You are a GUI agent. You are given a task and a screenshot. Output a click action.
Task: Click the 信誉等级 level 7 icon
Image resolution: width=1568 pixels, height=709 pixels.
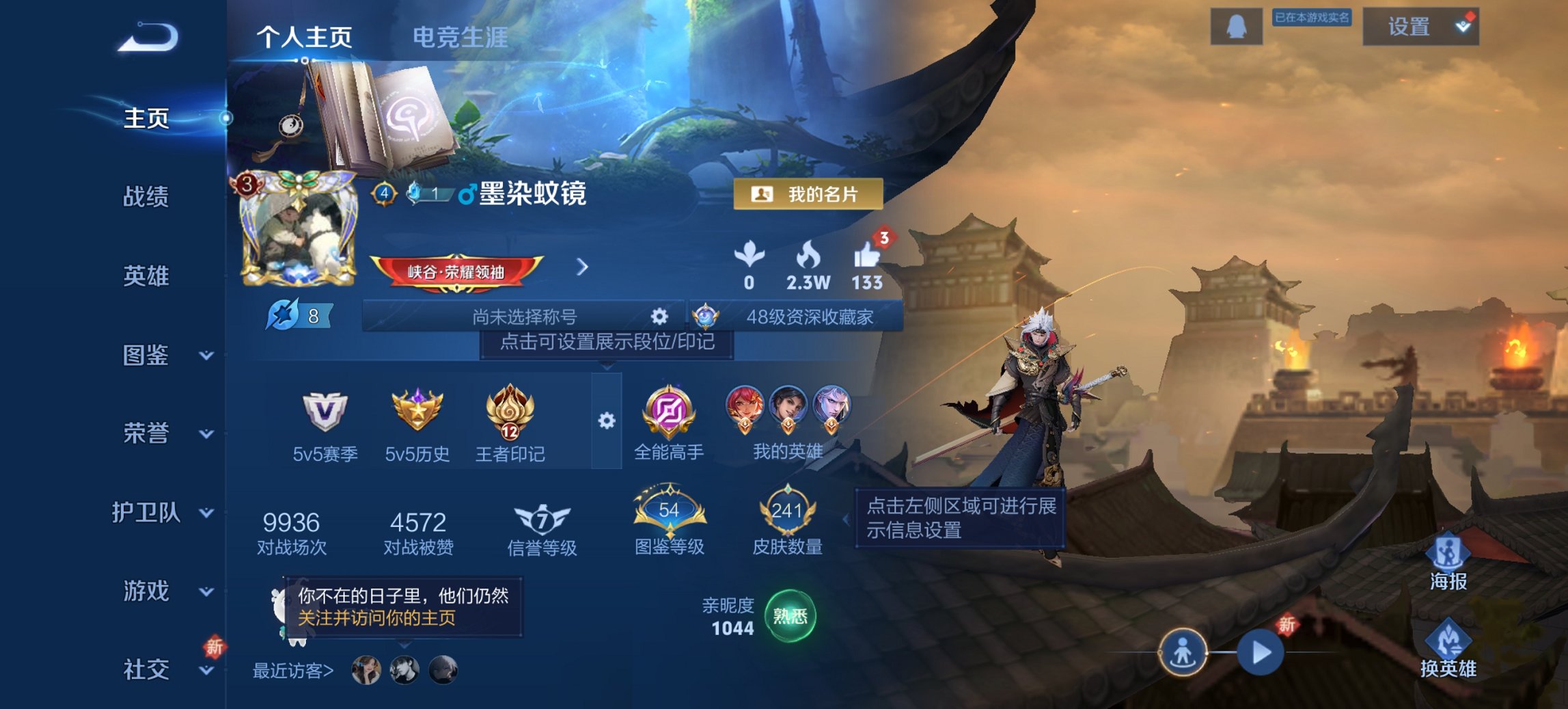click(x=542, y=518)
